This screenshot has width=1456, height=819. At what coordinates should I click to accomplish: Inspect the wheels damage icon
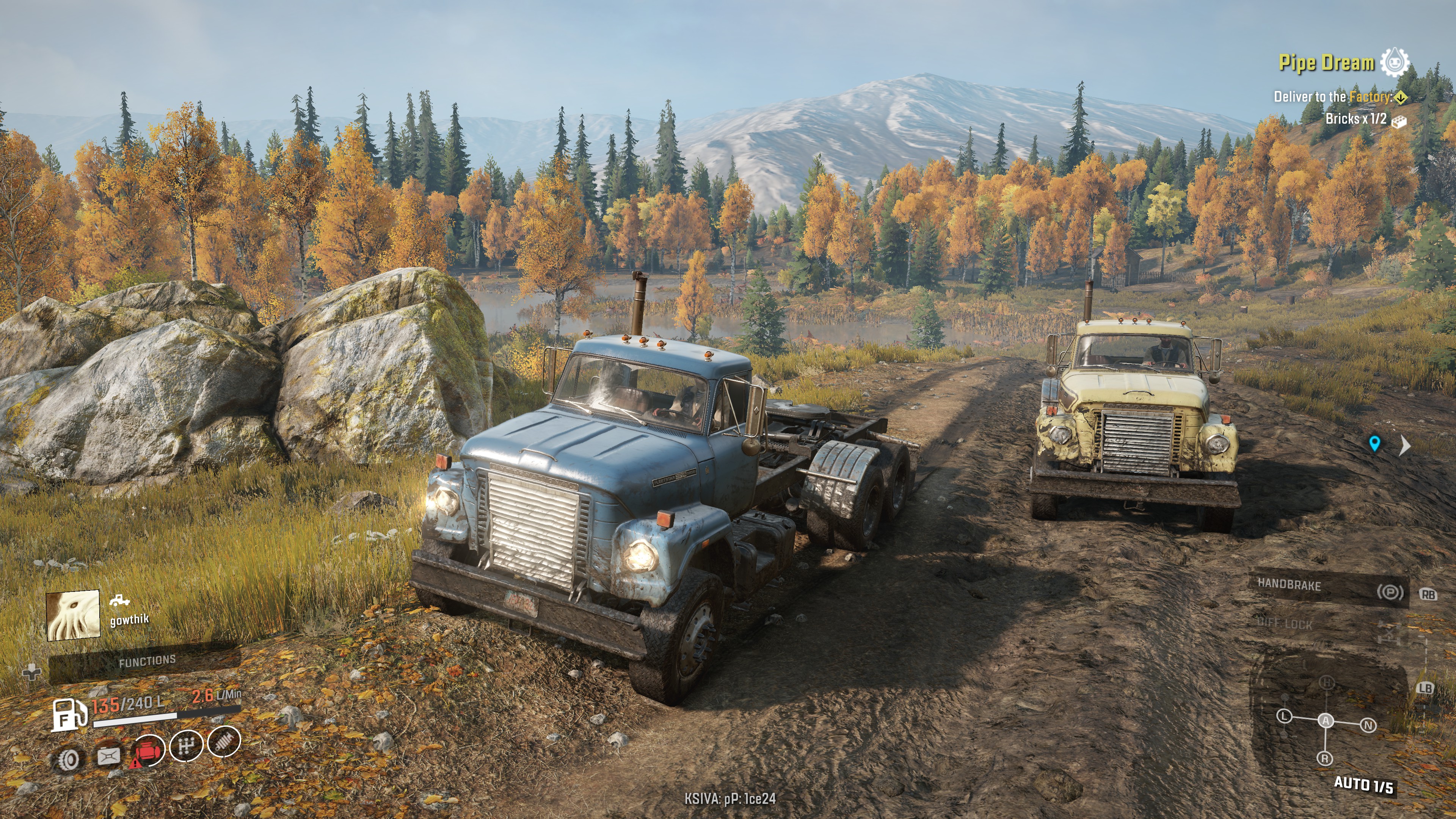point(69,759)
